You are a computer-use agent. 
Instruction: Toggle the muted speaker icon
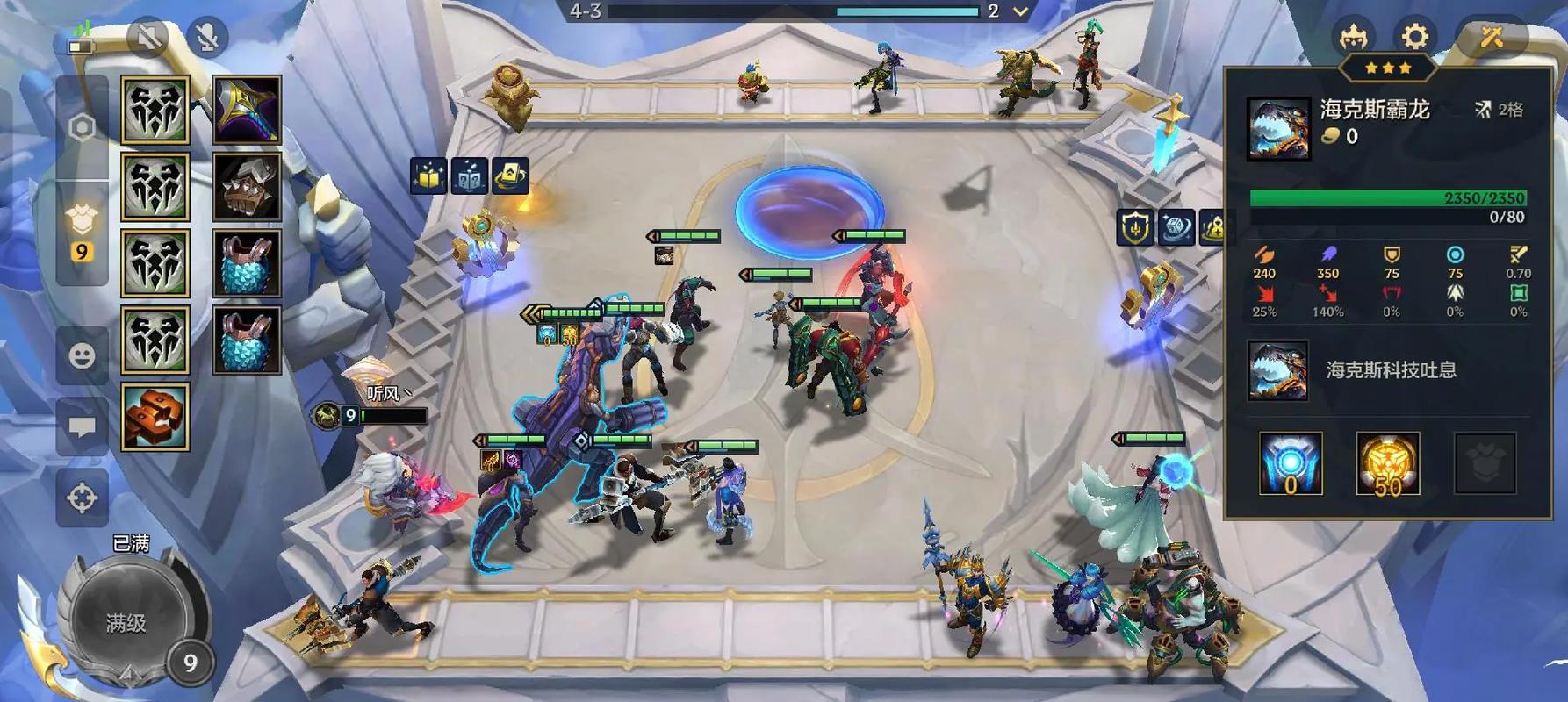(x=148, y=37)
